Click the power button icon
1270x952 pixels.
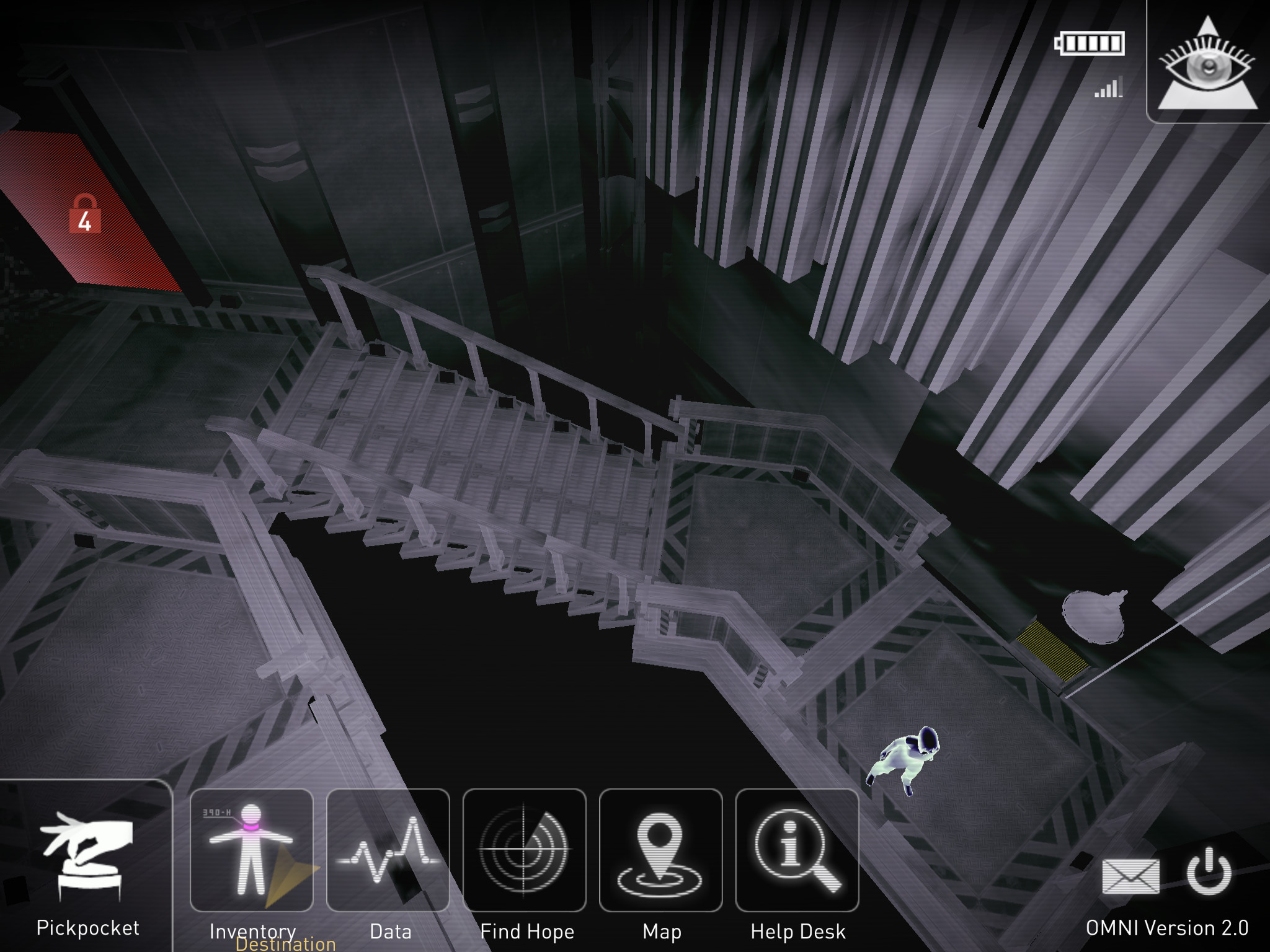[1209, 871]
